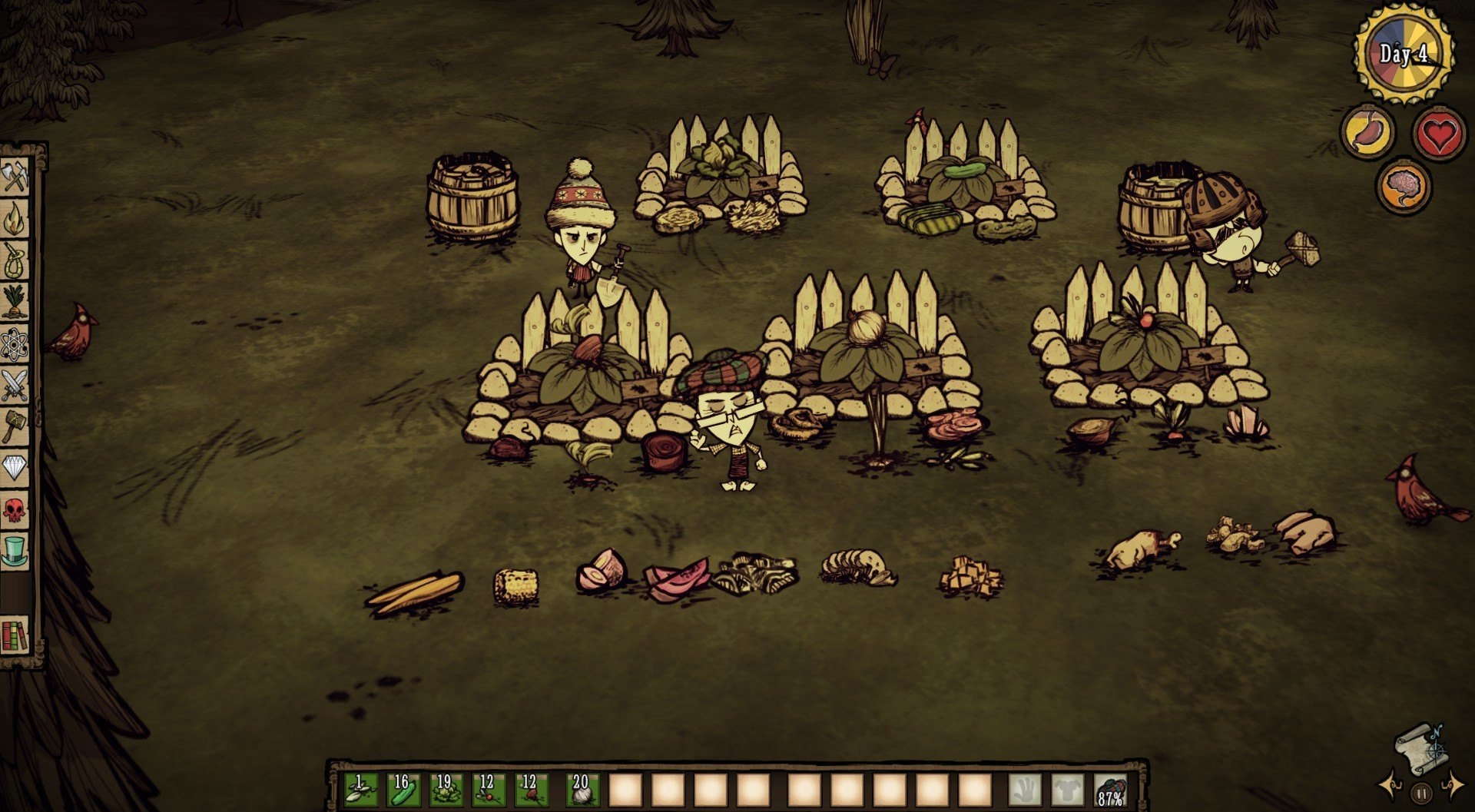The image size is (1475, 812).
Task: Open the Fight crossed-swords tab
Action: pos(15,385)
